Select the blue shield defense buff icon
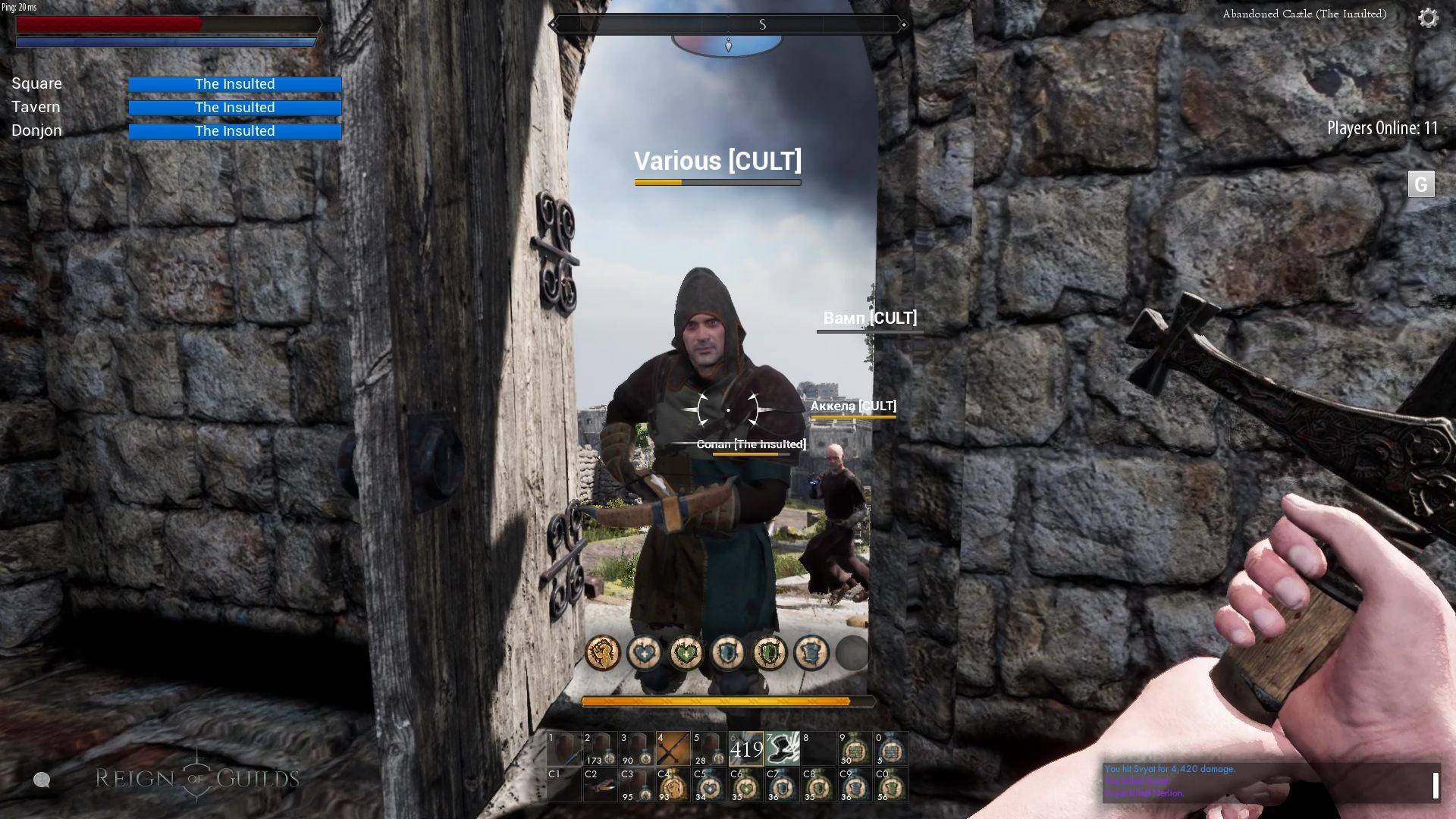This screenshot has height=819, width=1456. [x=727, y=654]
